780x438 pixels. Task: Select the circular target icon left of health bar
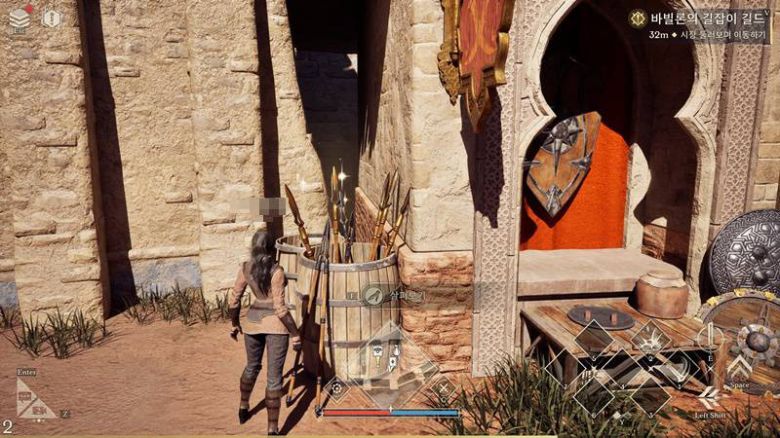pos(338,388)
